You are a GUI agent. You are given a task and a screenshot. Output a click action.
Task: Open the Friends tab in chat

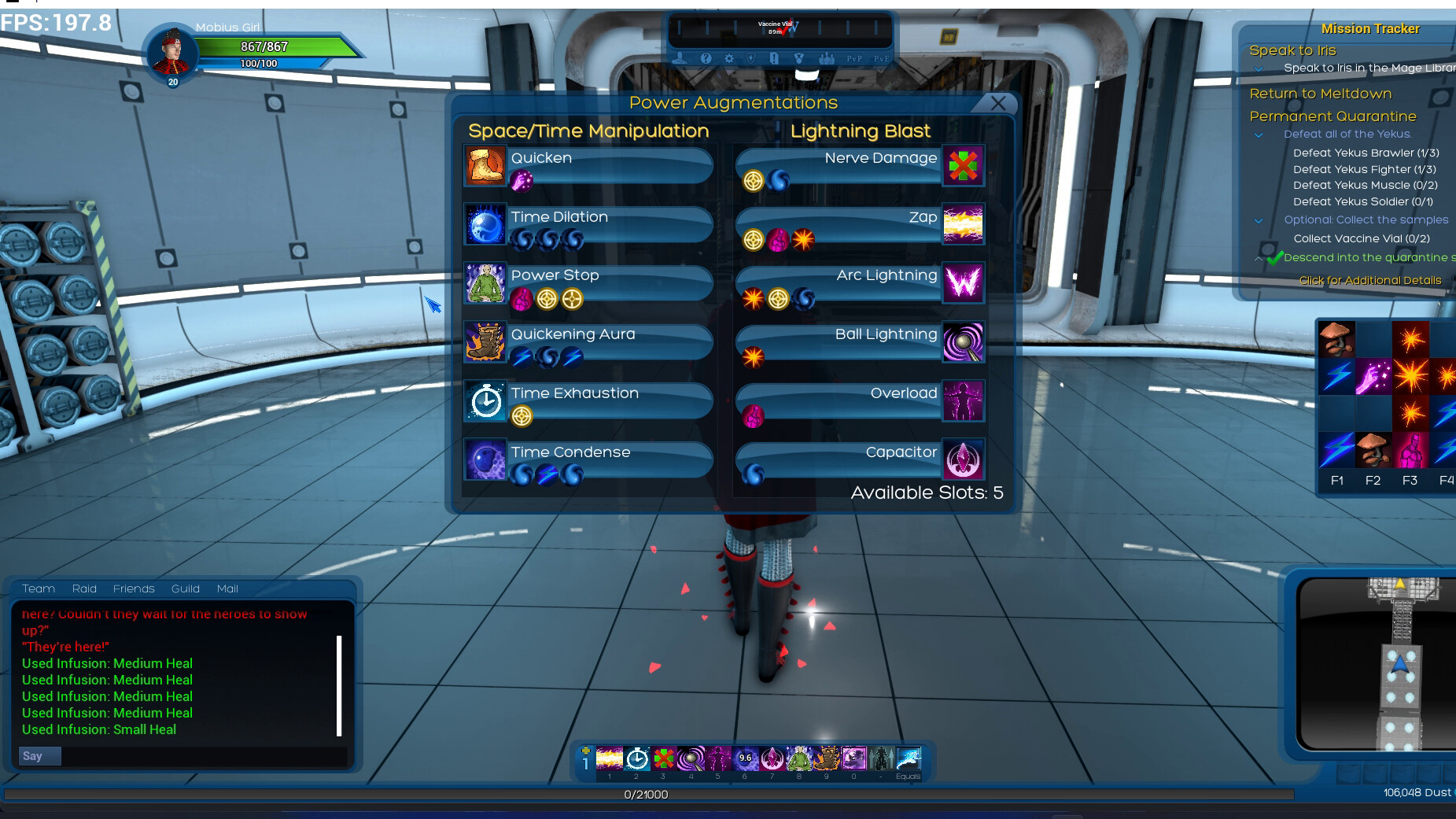point(134,588)
